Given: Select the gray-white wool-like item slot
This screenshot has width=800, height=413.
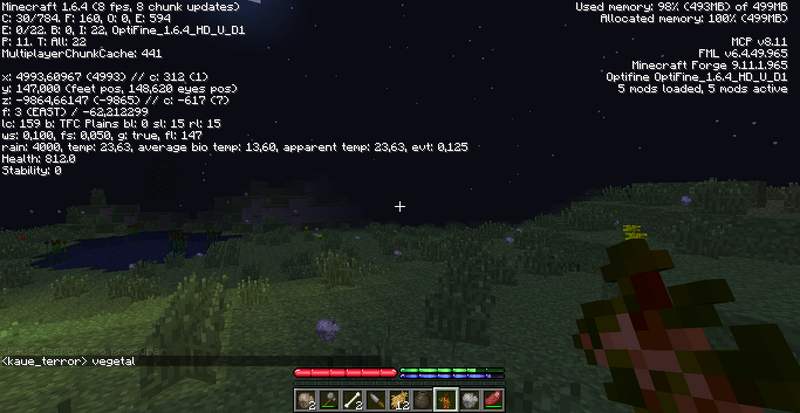Looking at the screenshot, I should 468,401.
